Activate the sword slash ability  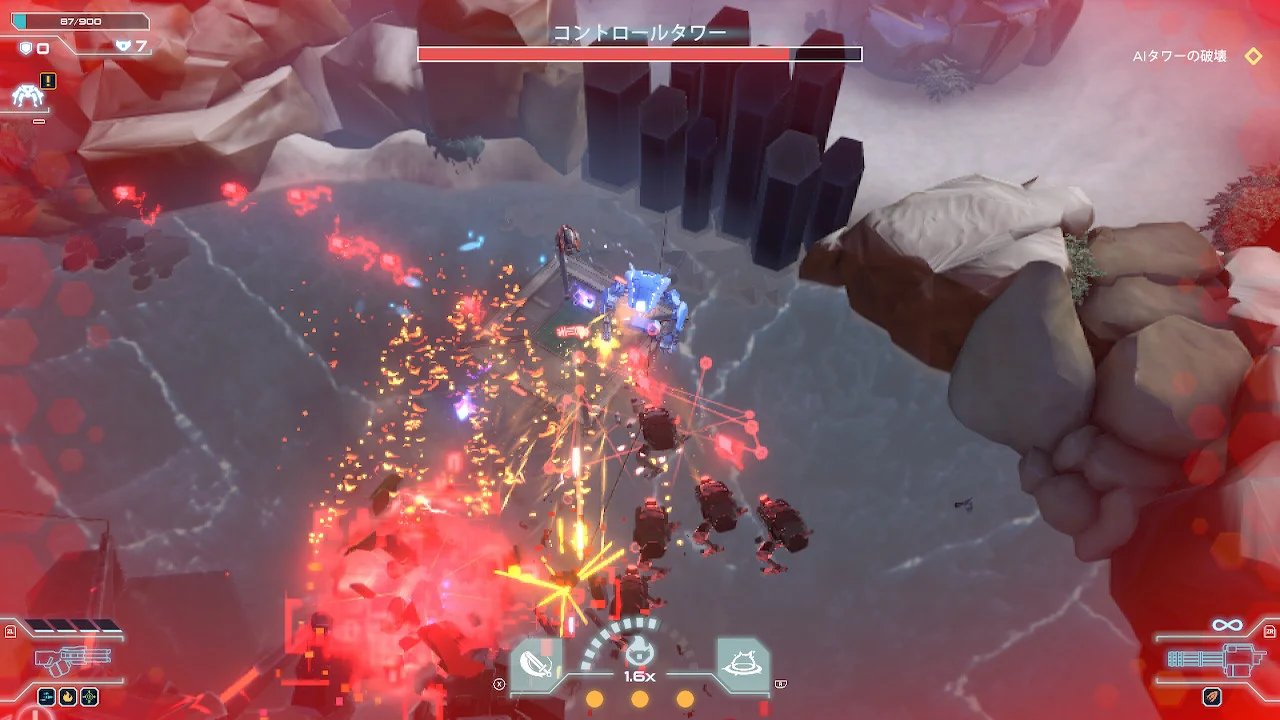[x=537, y=662]
